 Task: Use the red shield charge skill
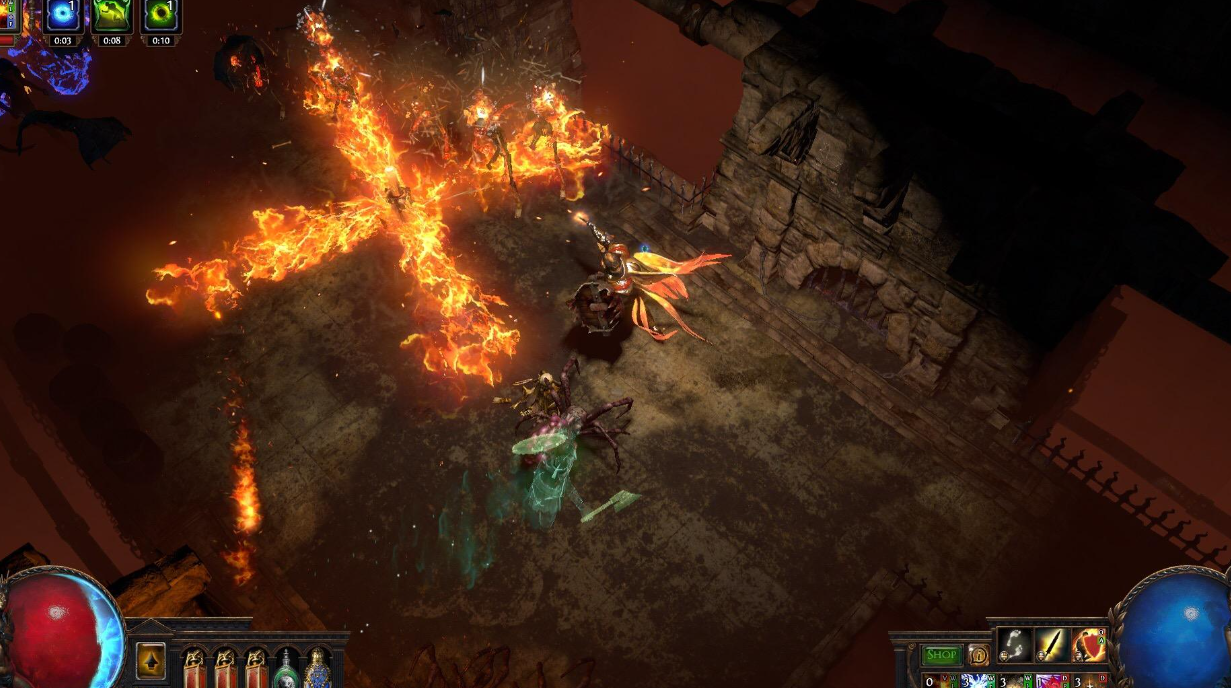click(1090, 646)
